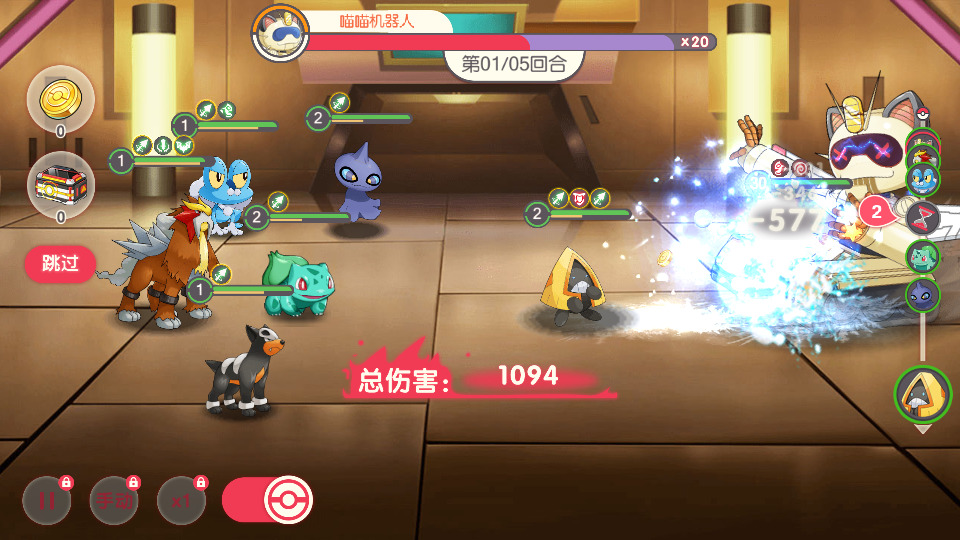
Task: Tap the Meowth robot boss portrait
Action: (x=281, y=33)
